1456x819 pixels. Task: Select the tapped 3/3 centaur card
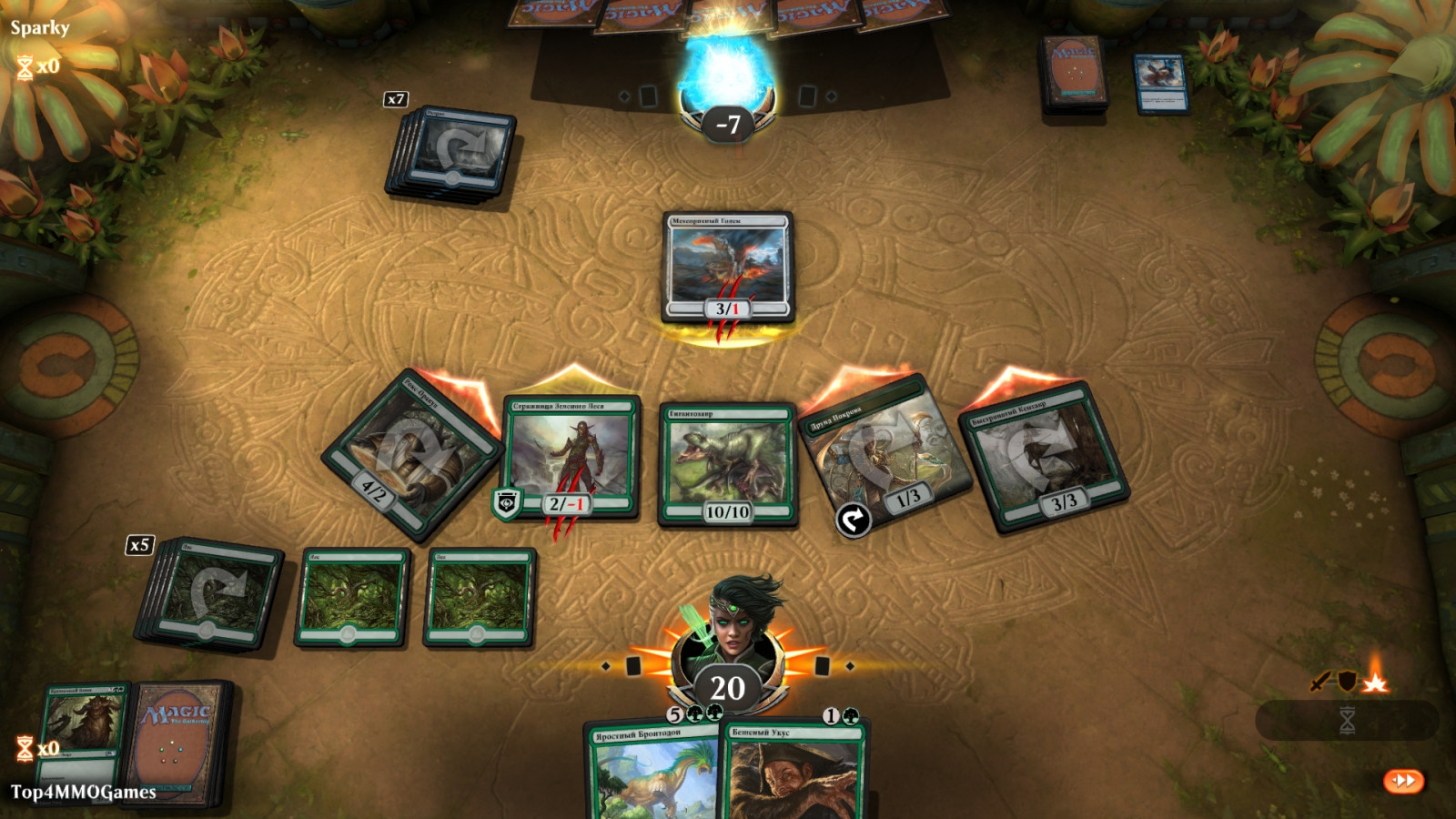pos(1044,457)
